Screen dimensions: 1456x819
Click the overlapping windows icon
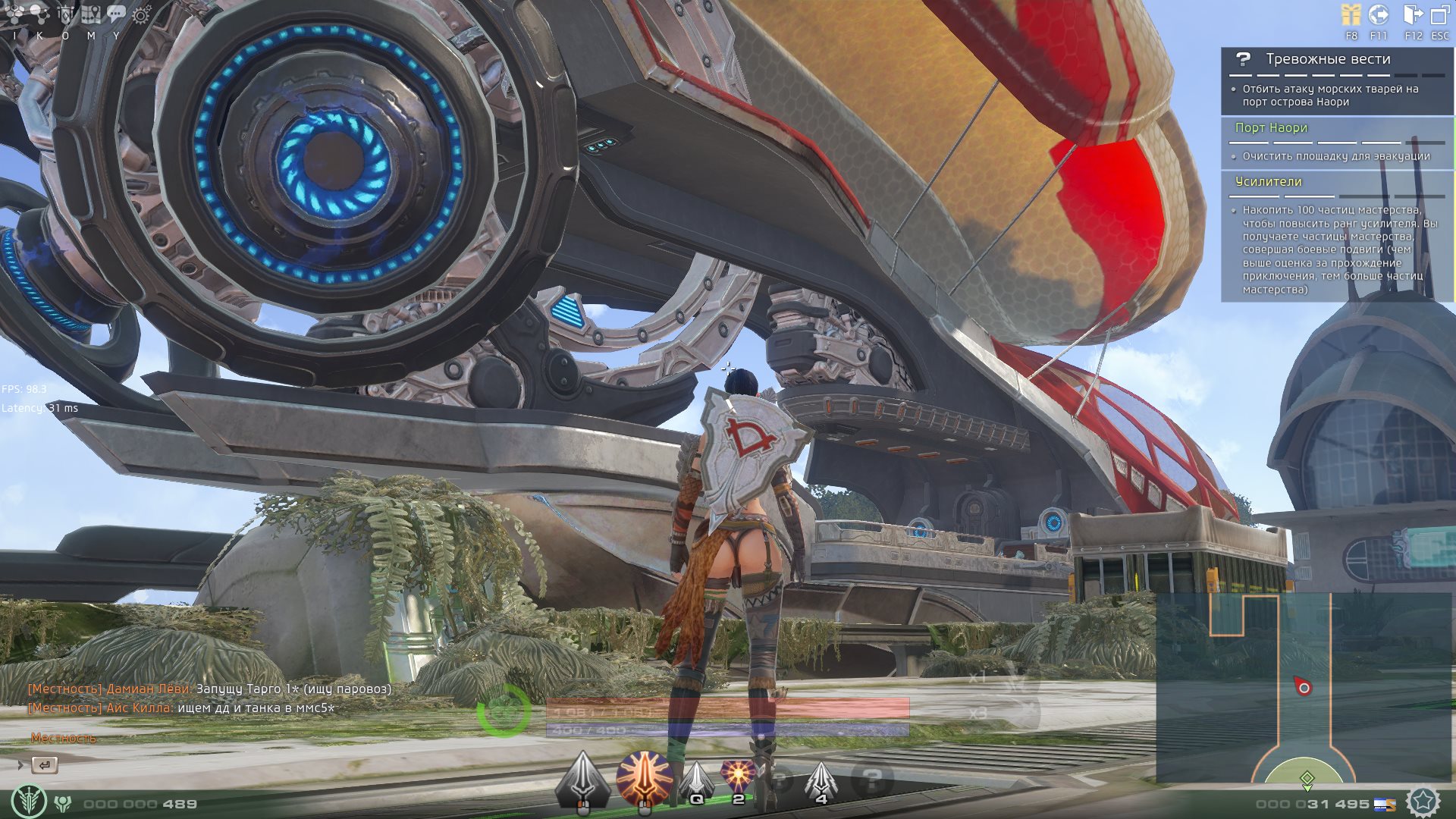pyautogui.click(x=1439, y=15)
